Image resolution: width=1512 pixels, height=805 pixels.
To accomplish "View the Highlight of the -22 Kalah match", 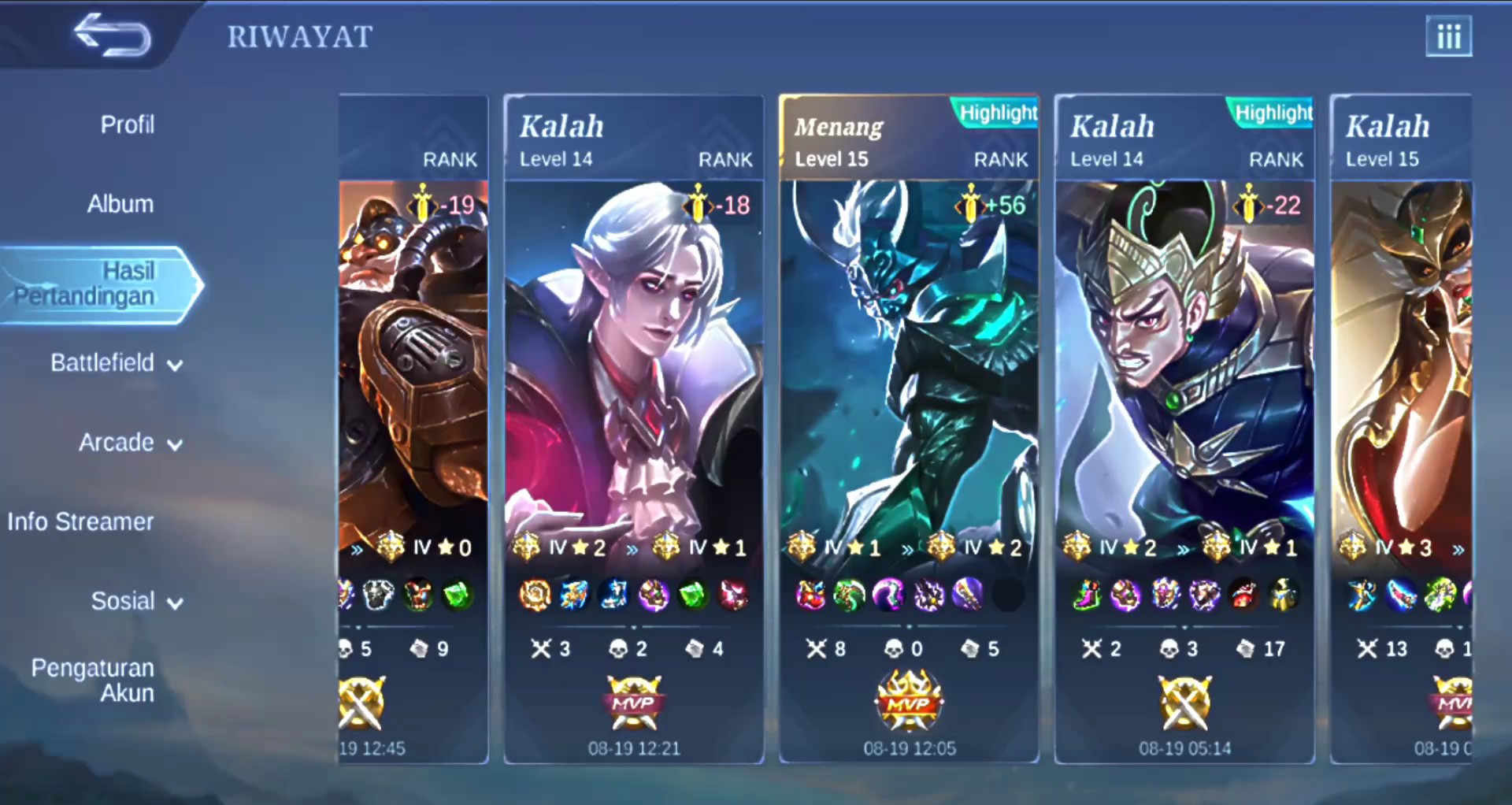I will 1273,113.
